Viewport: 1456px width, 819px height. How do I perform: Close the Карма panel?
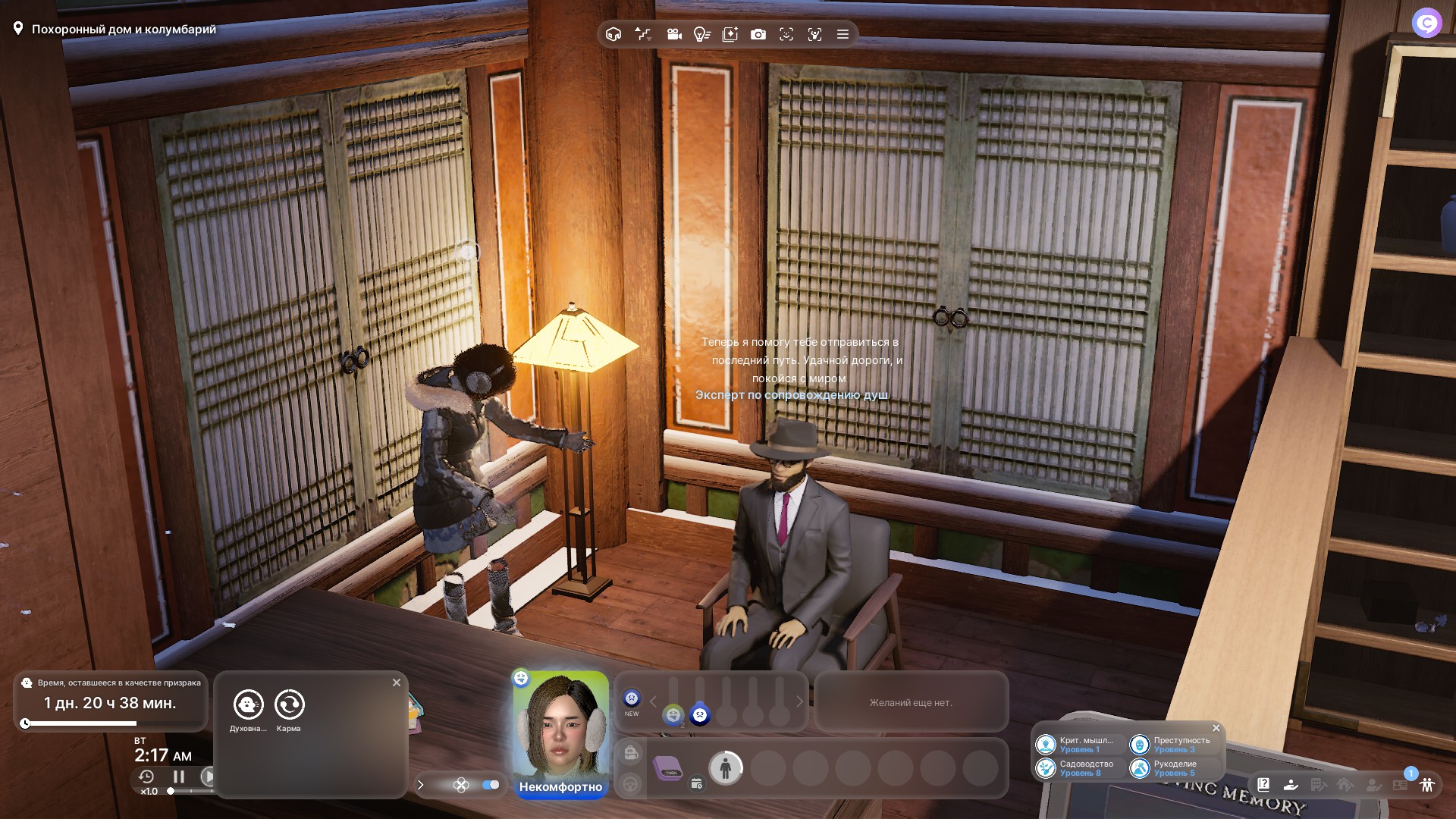tap(396, 682)
